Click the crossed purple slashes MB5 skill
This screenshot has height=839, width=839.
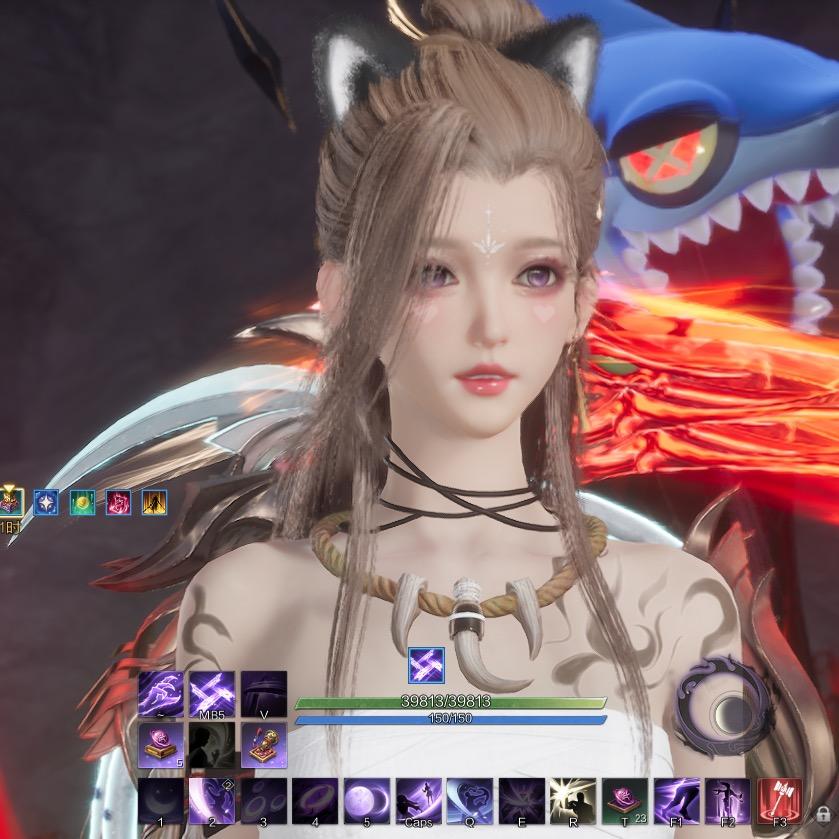212,693
